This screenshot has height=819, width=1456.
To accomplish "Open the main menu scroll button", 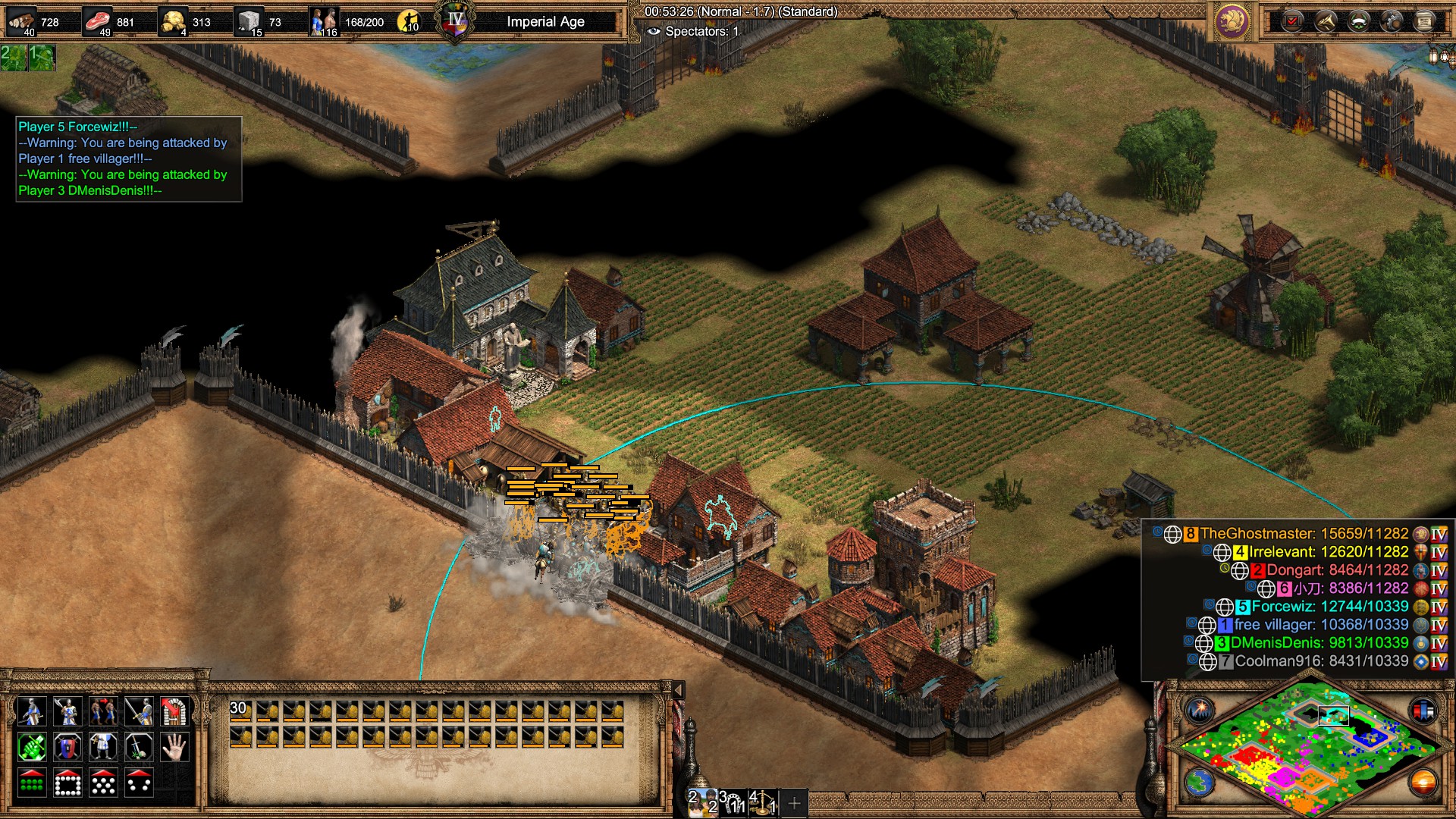I will tap(1424, 21).
